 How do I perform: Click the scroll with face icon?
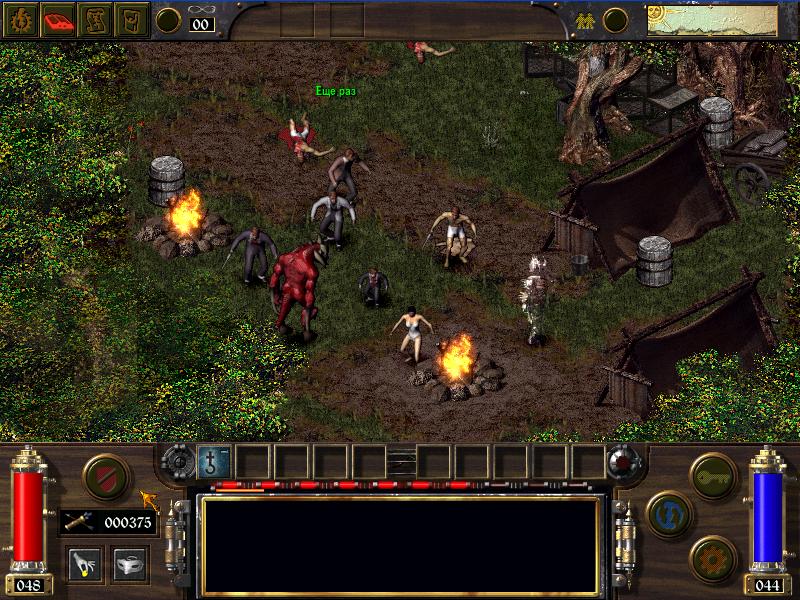tap(94, 19)
